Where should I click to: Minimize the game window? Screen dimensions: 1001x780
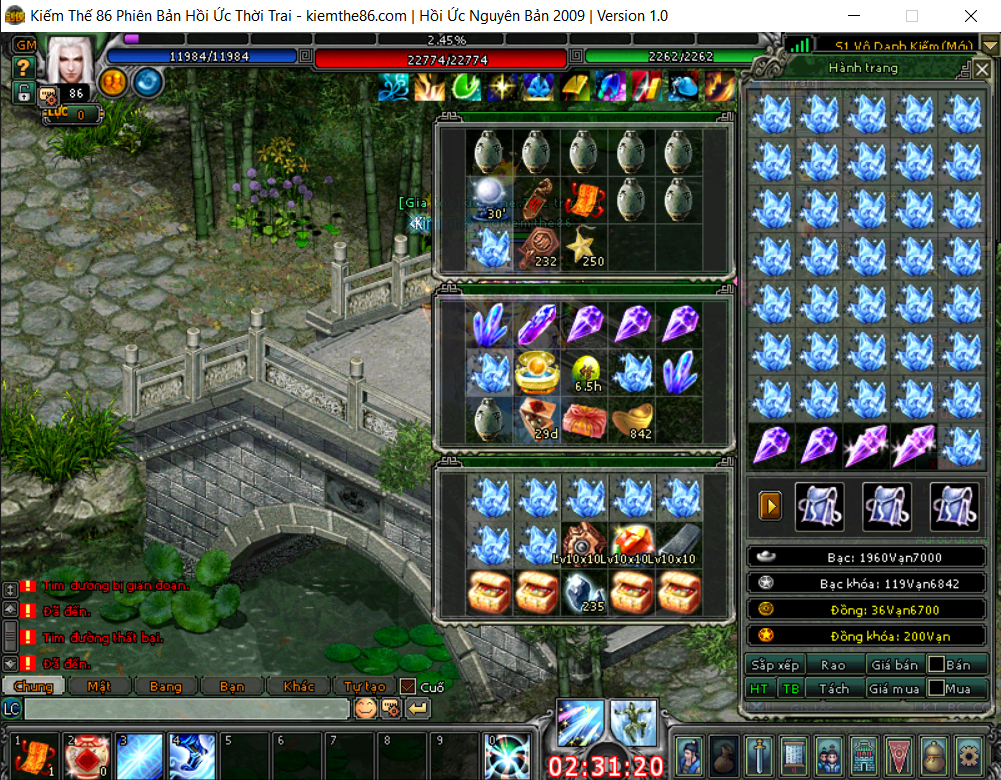tap(855, 16)
